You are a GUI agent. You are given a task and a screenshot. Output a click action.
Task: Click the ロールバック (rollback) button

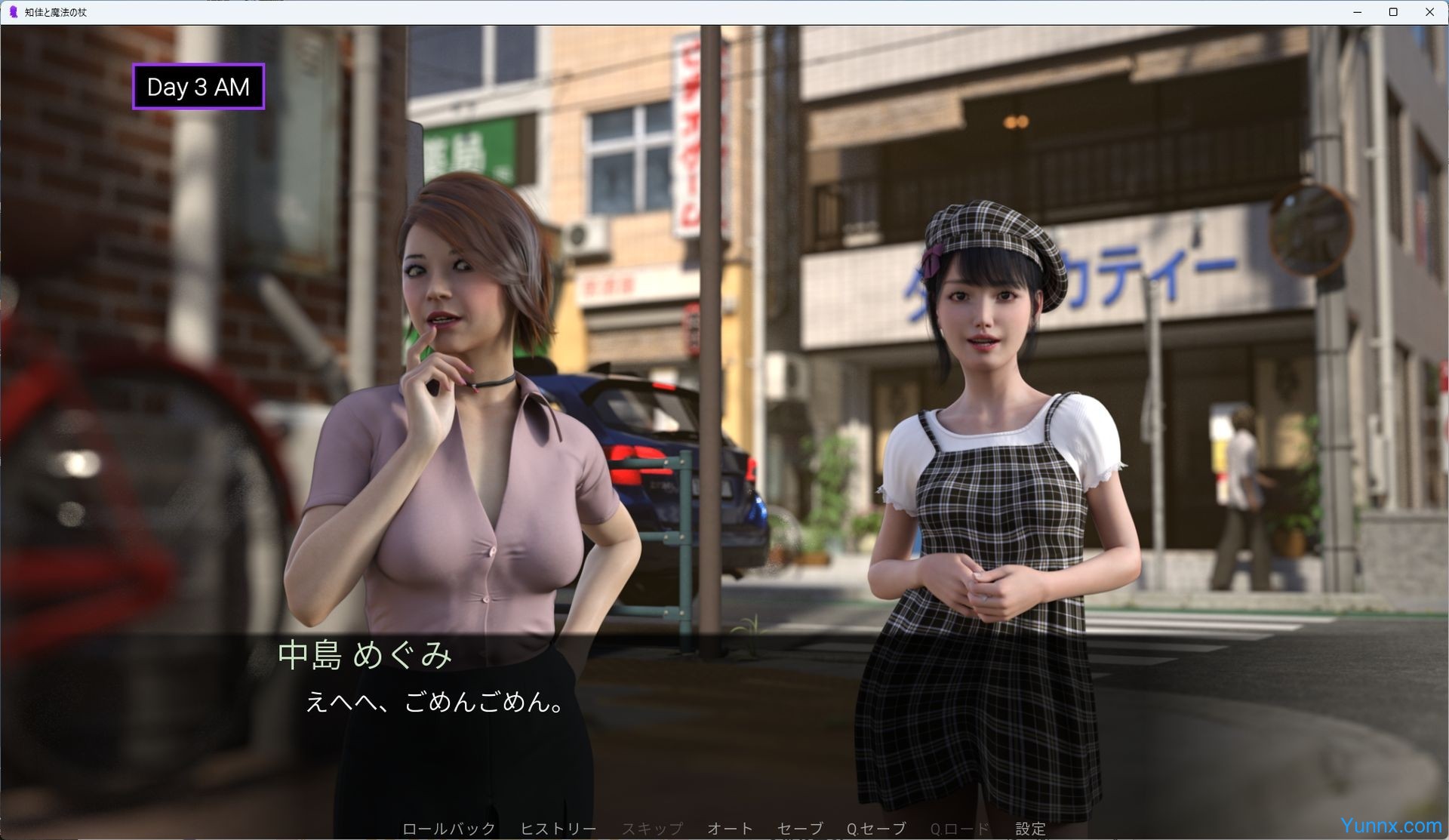tap(448, 829)
